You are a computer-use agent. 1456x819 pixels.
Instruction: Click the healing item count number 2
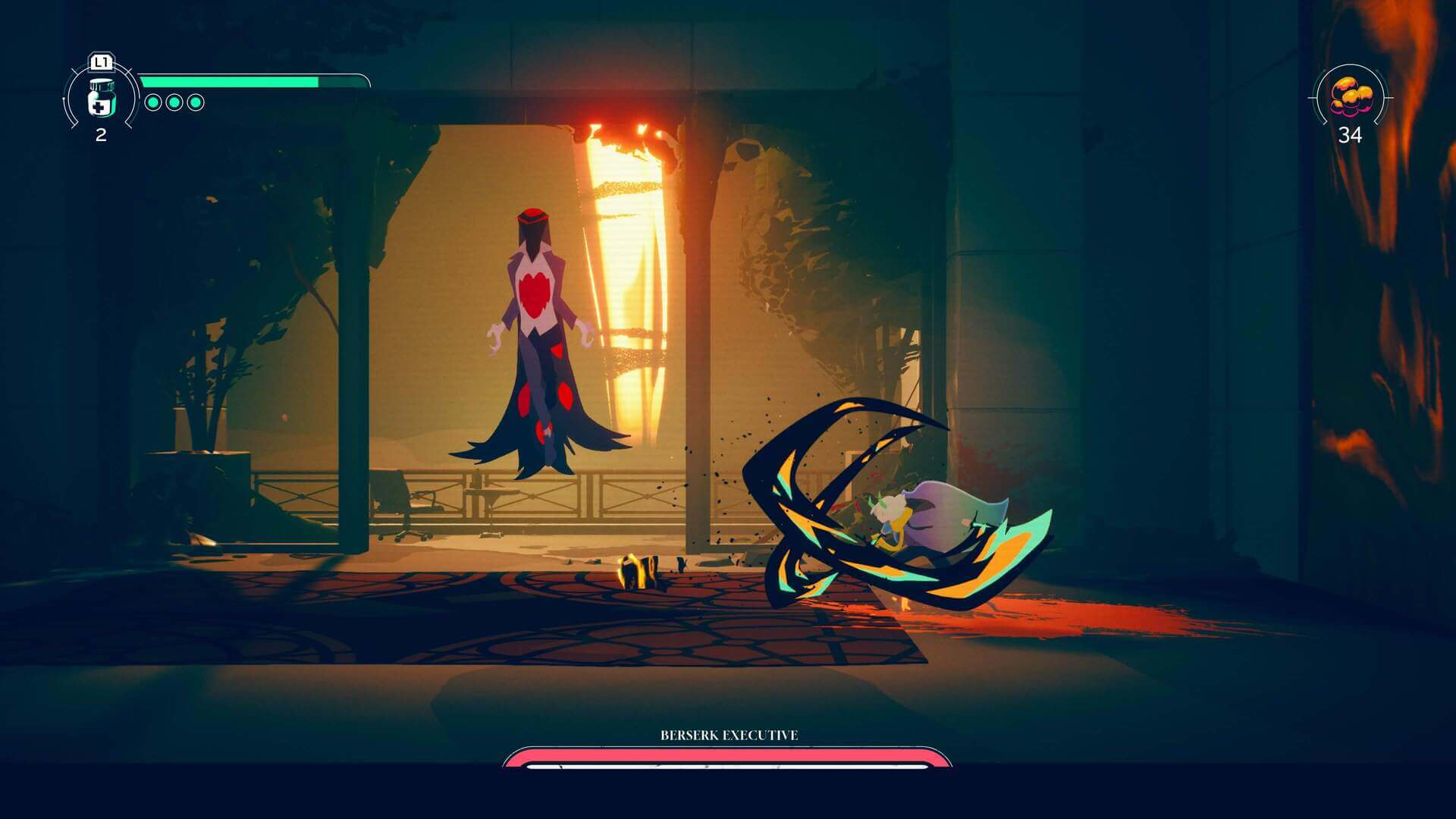tap(101, 136)
